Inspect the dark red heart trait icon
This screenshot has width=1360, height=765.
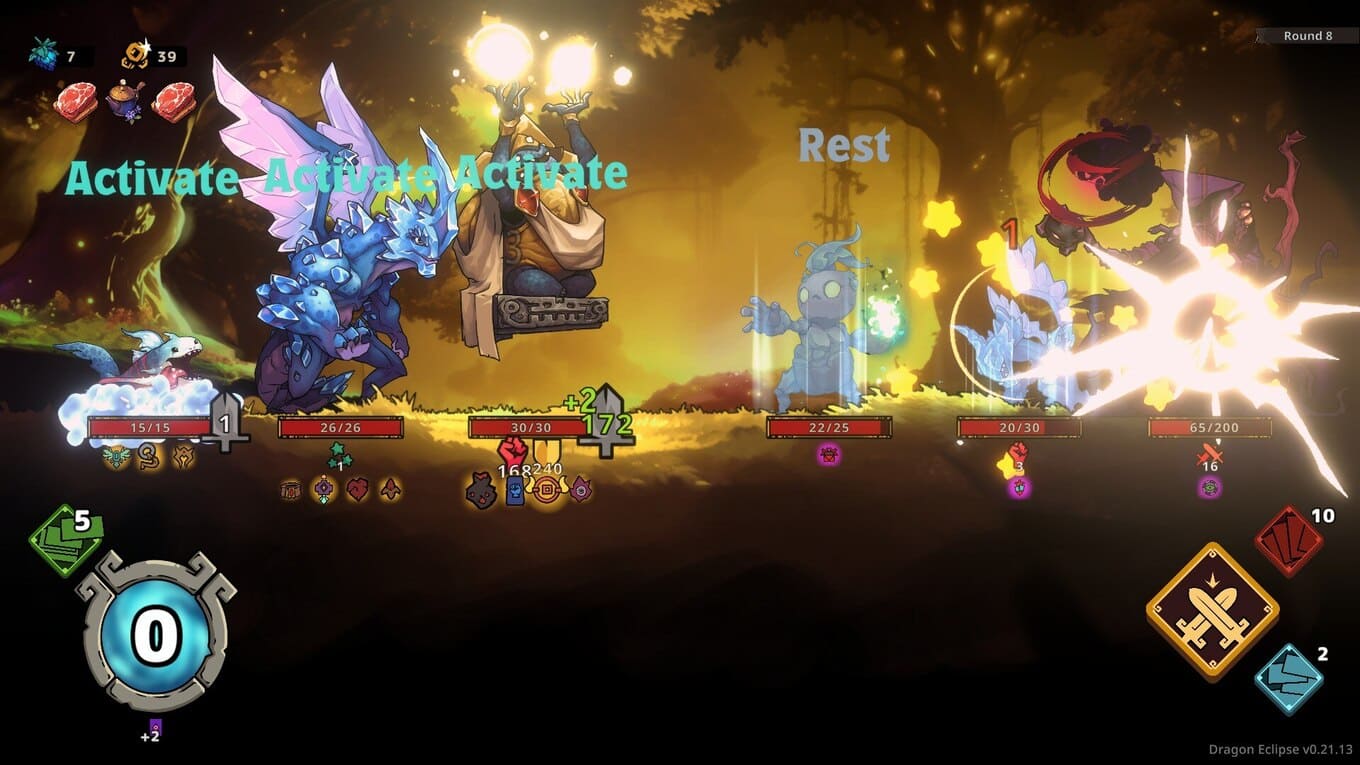click(357, 489)
